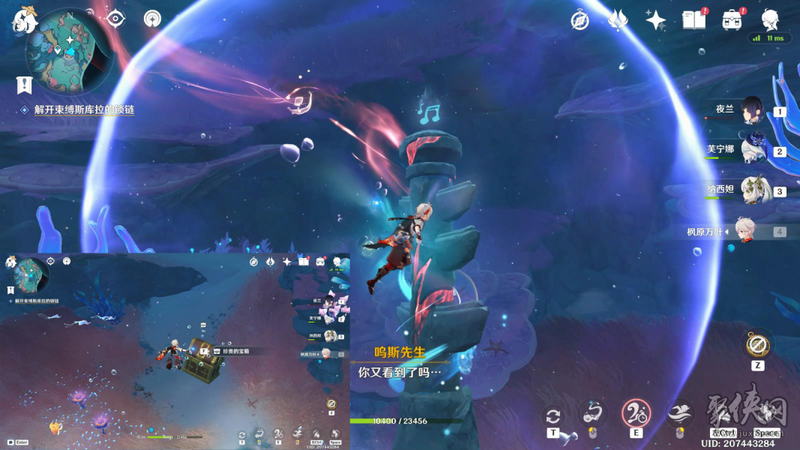Click the round arch icon right of the eye
800x450 pixels.
[152, 18]
